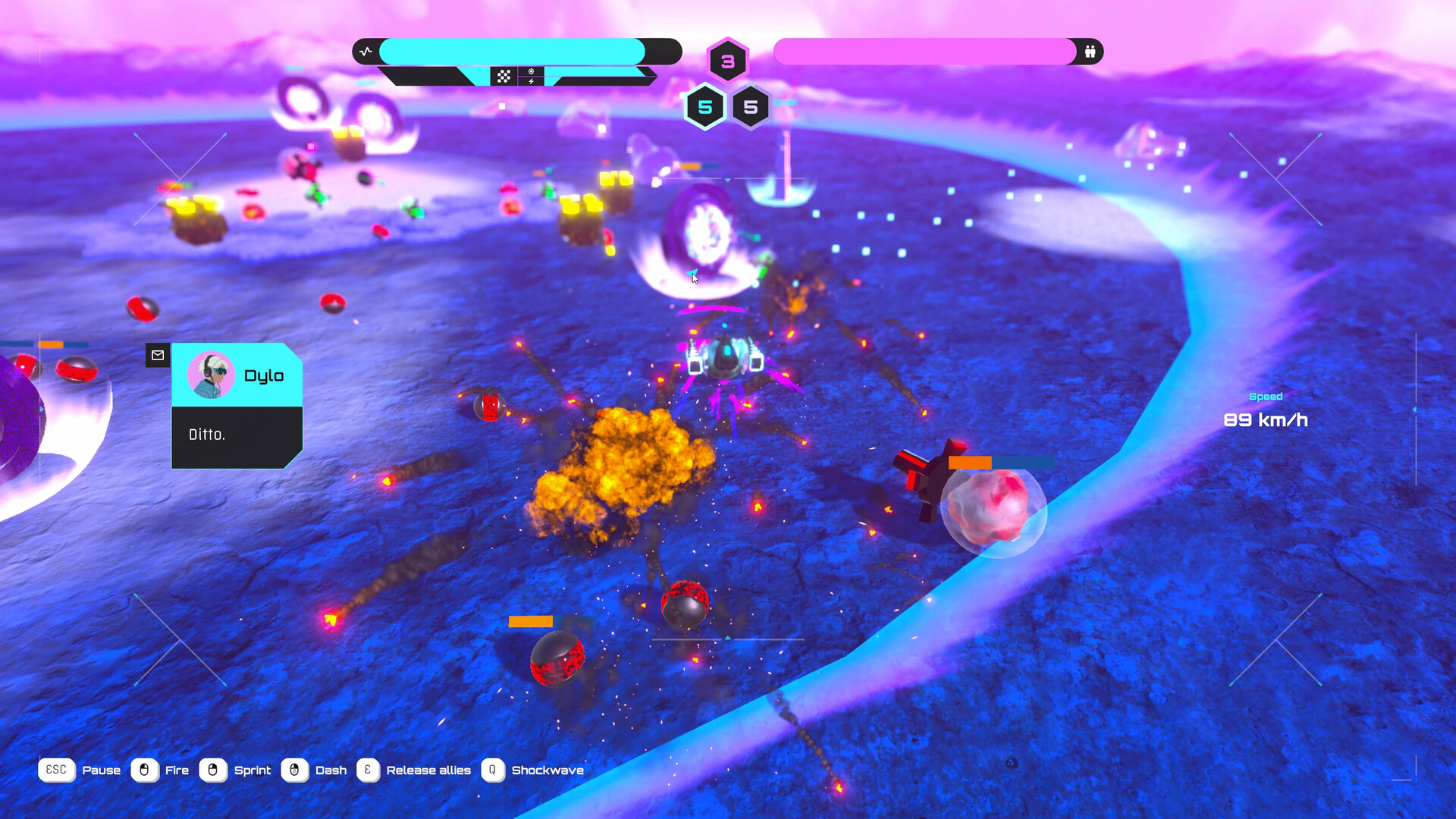Viewport: 1456px width, 819px height.
Task: Select the cyan hexagon counter showing 5
Action: click(704, 107)
